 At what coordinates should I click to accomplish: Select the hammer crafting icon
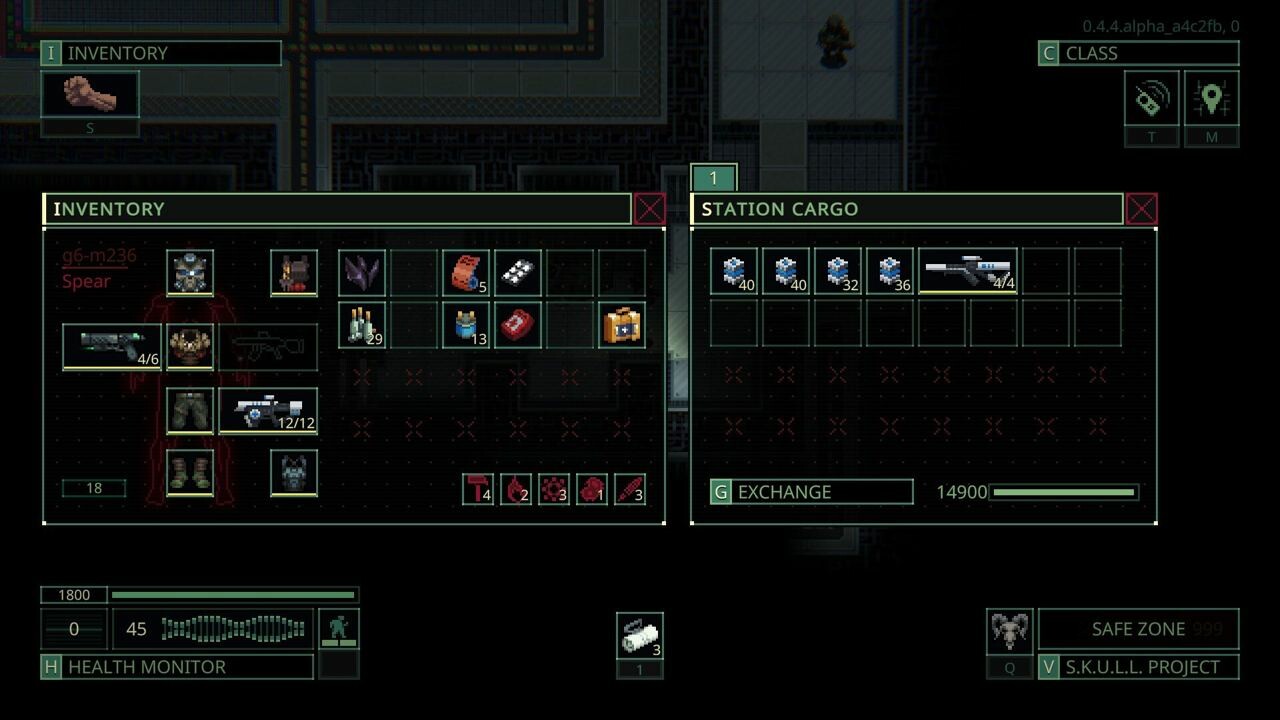coord(477,489)
